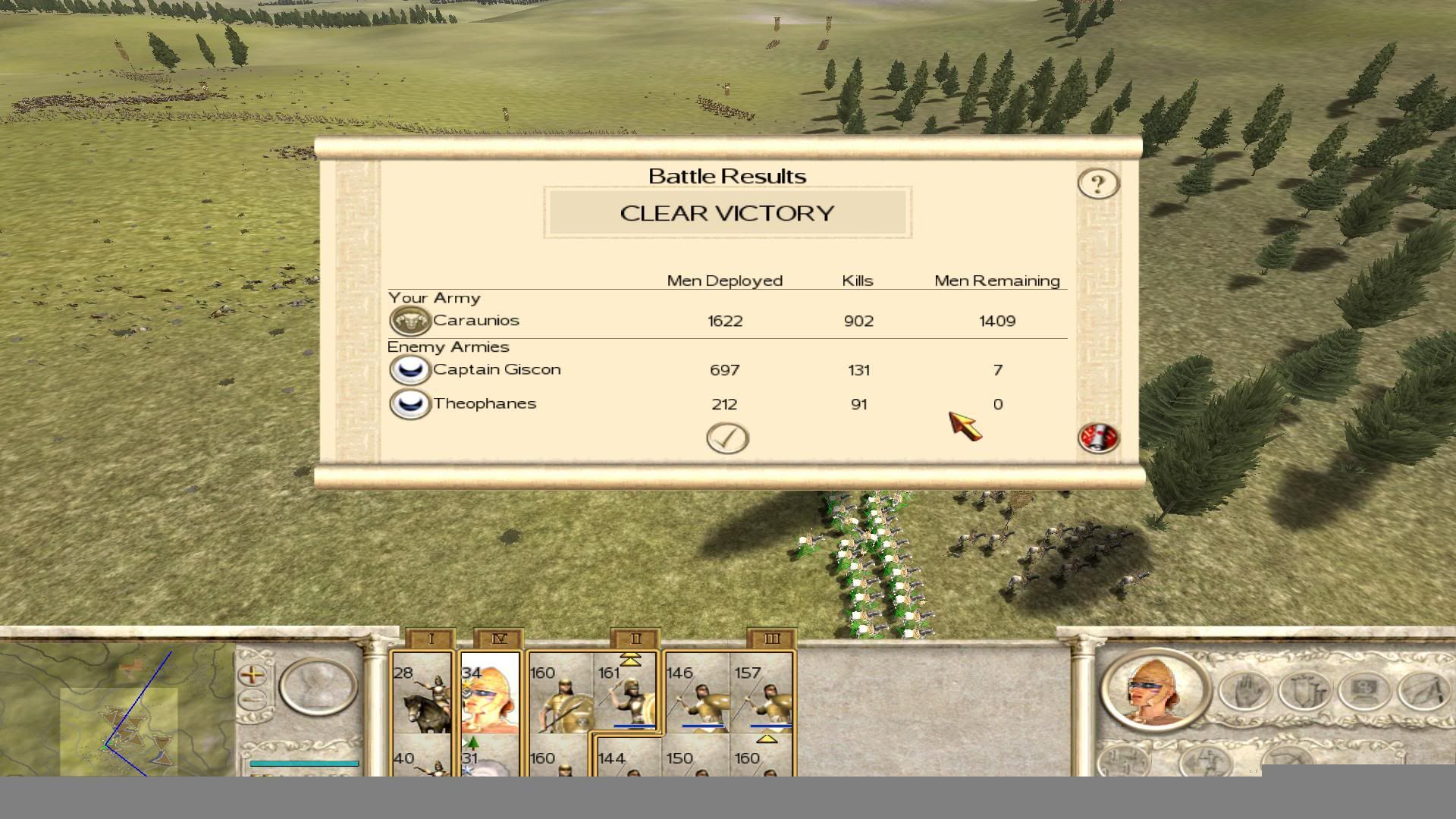Click the red round button on the scroll
1456x819 pixels.
(1097, 438)
